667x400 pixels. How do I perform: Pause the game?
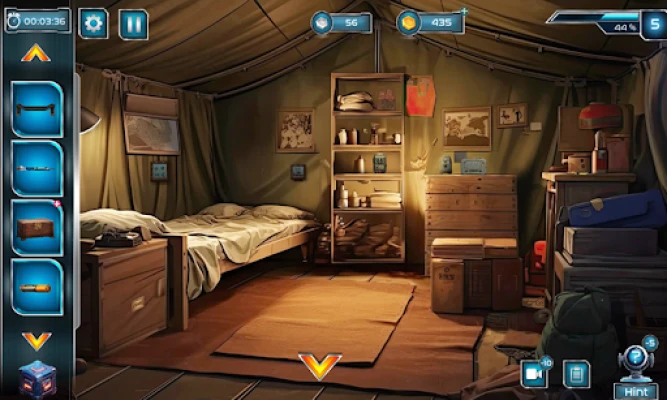(134, 23)
